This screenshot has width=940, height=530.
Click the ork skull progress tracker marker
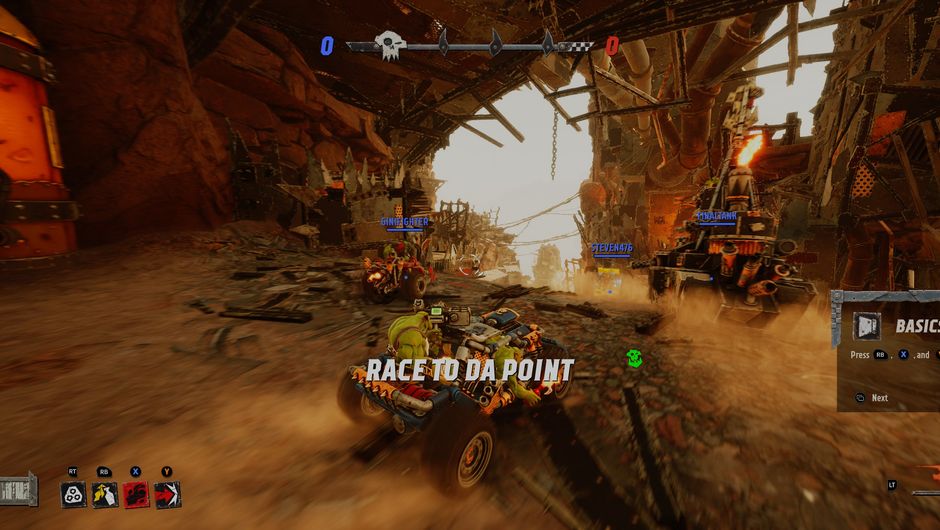tap(389, 45)
